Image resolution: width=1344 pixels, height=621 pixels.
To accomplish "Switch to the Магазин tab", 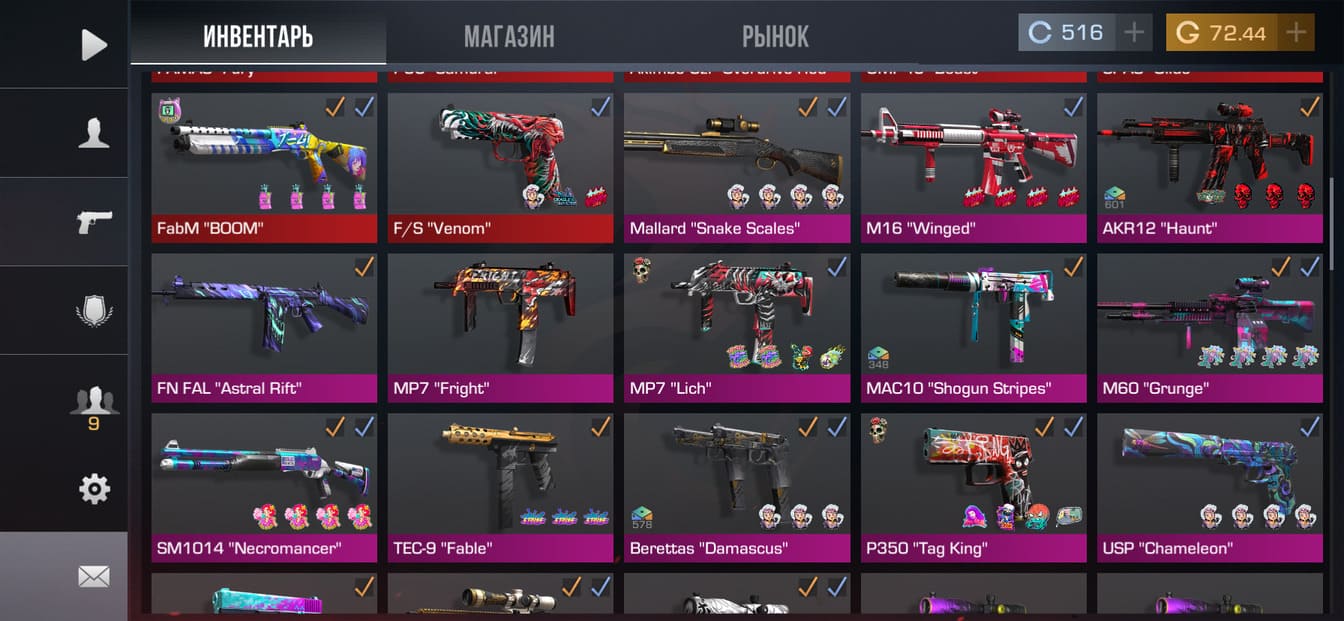I will tap(508, 37).
